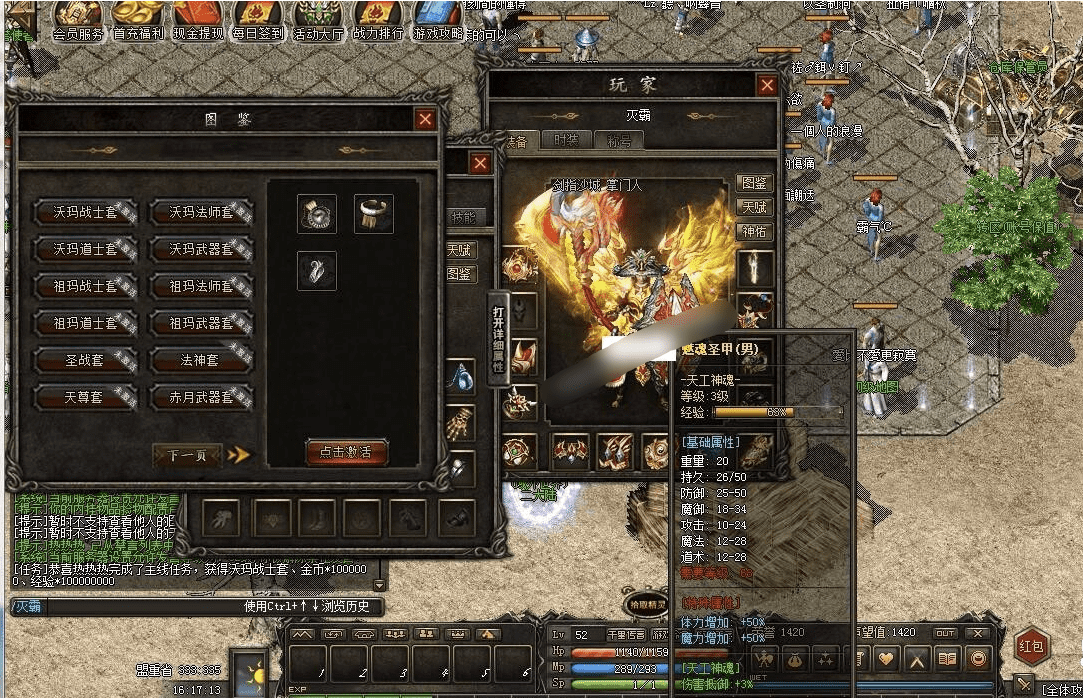The image size is (1083, 698).
Task: Select the 法神套 set entry
Action: (201, 360)
